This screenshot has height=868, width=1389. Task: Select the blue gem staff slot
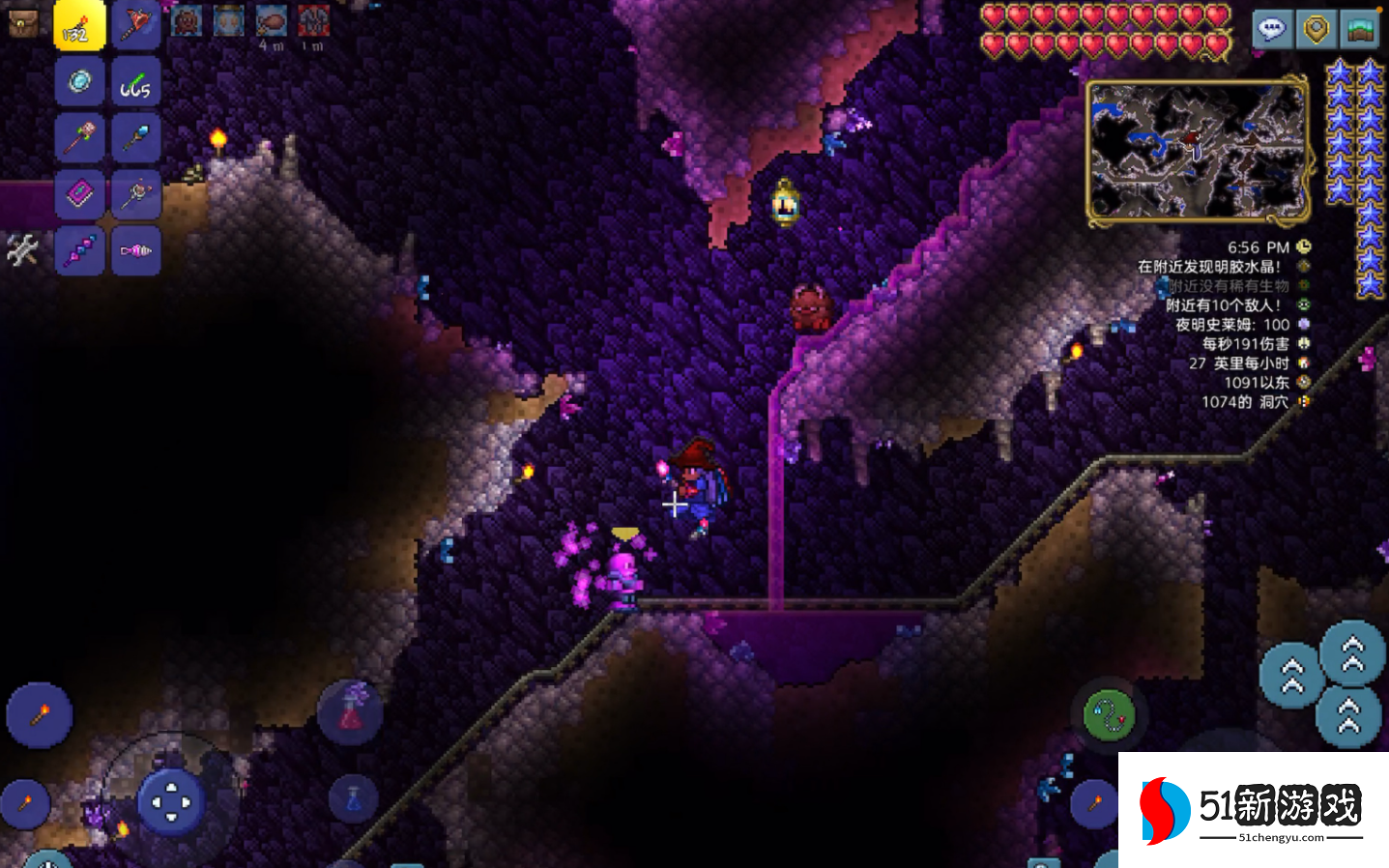tap(135, 138)
